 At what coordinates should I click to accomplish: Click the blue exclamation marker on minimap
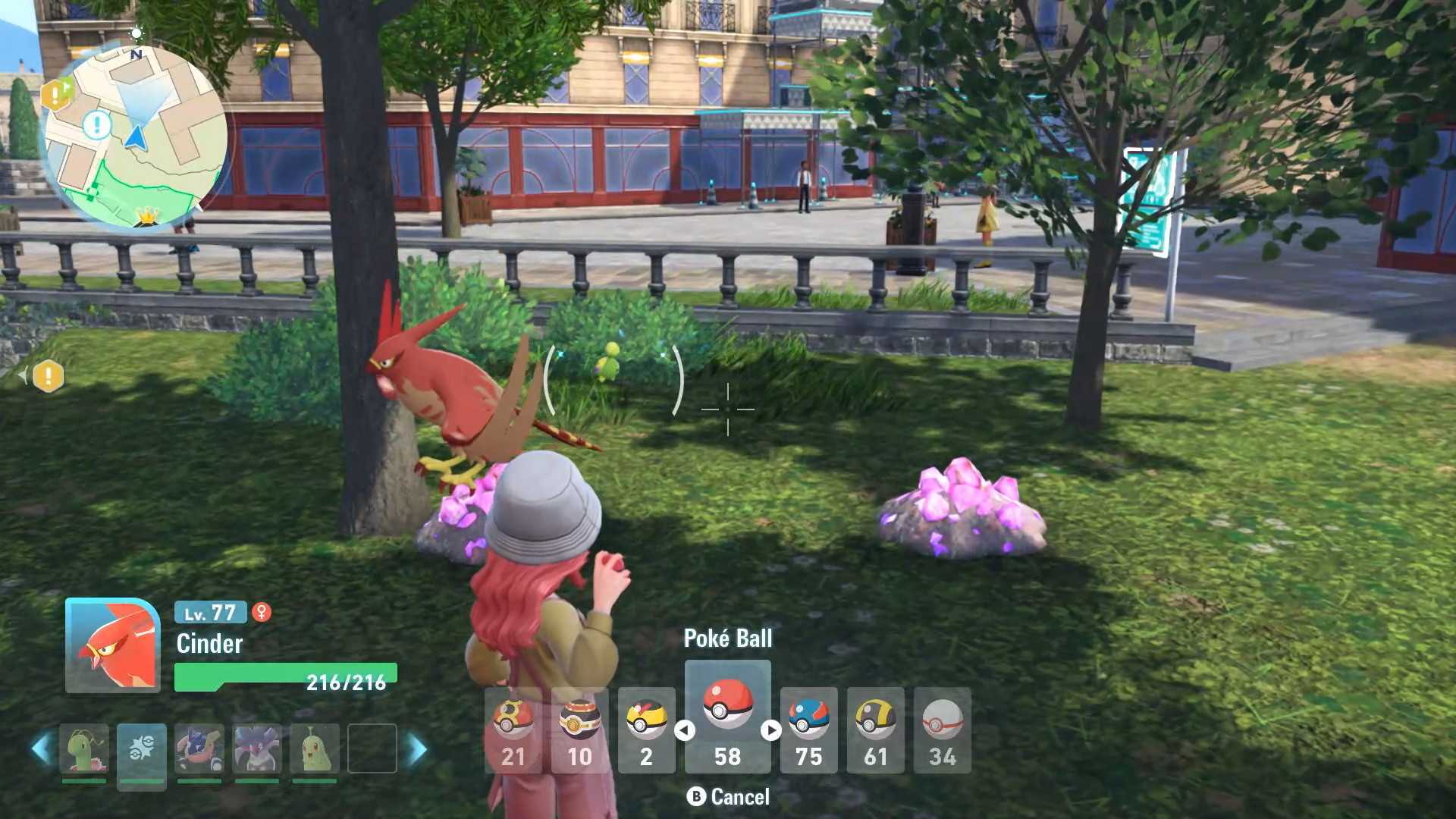[96, 124]
